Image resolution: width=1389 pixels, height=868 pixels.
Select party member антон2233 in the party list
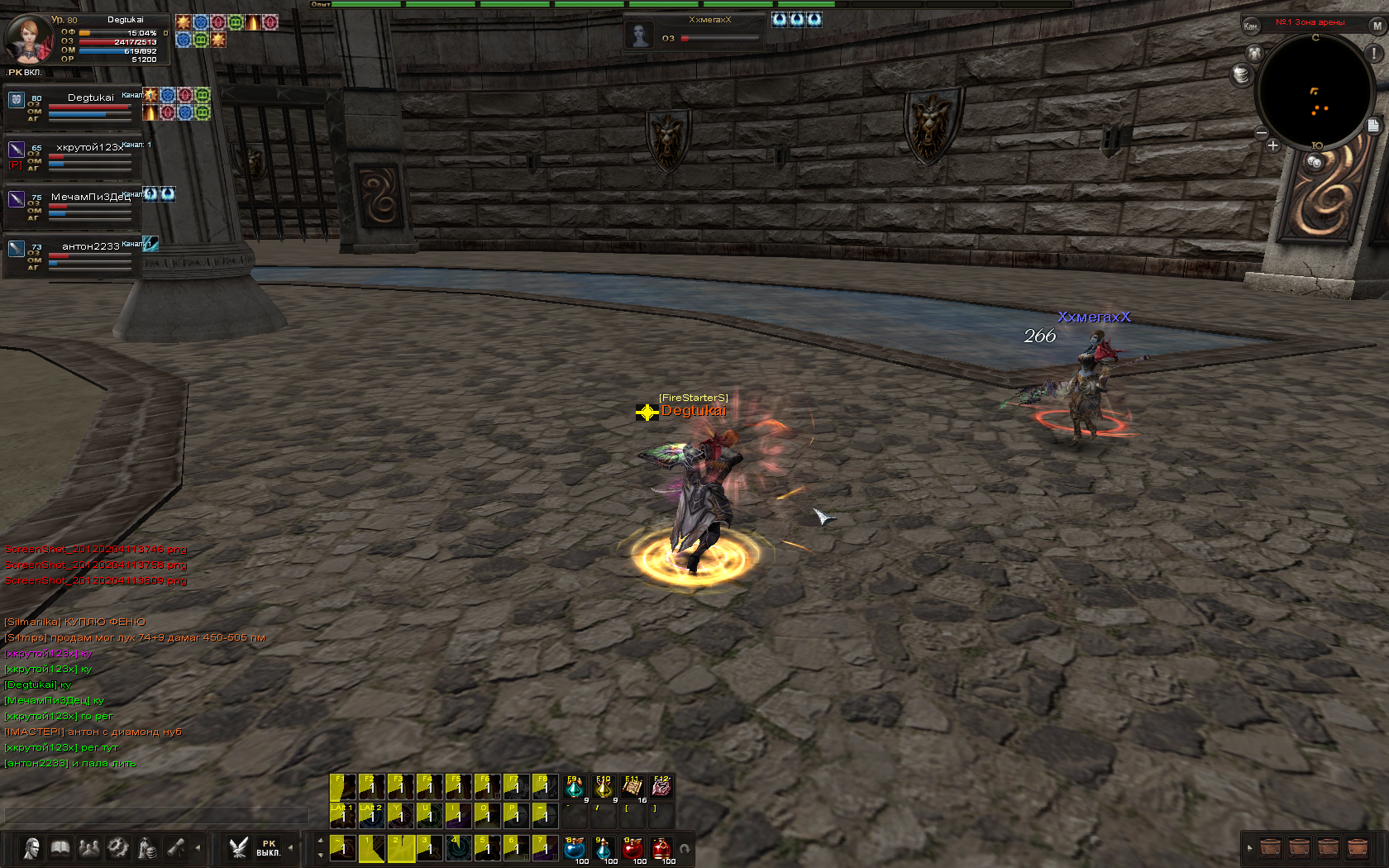tap(89, 247)
